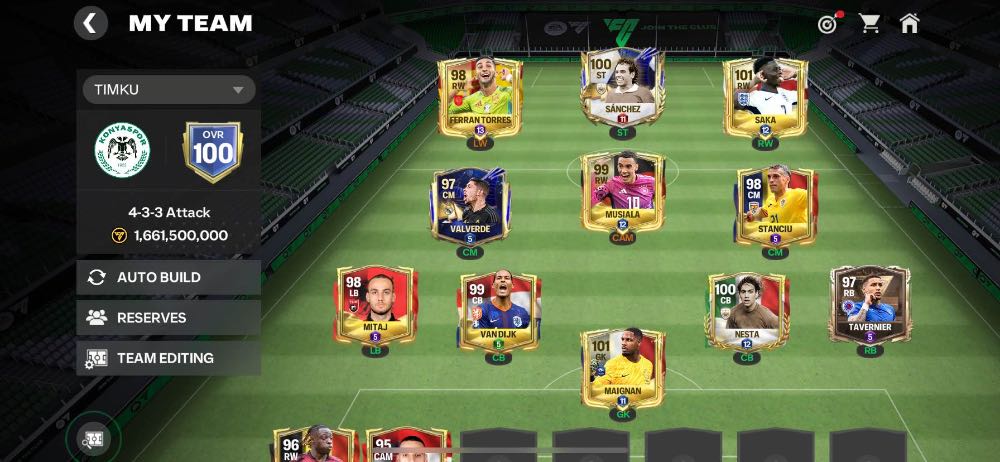Pick the Nesta centre back card
Image resolution: width=1000 pixels, height=462 pixels.
[x=747, y=312]
